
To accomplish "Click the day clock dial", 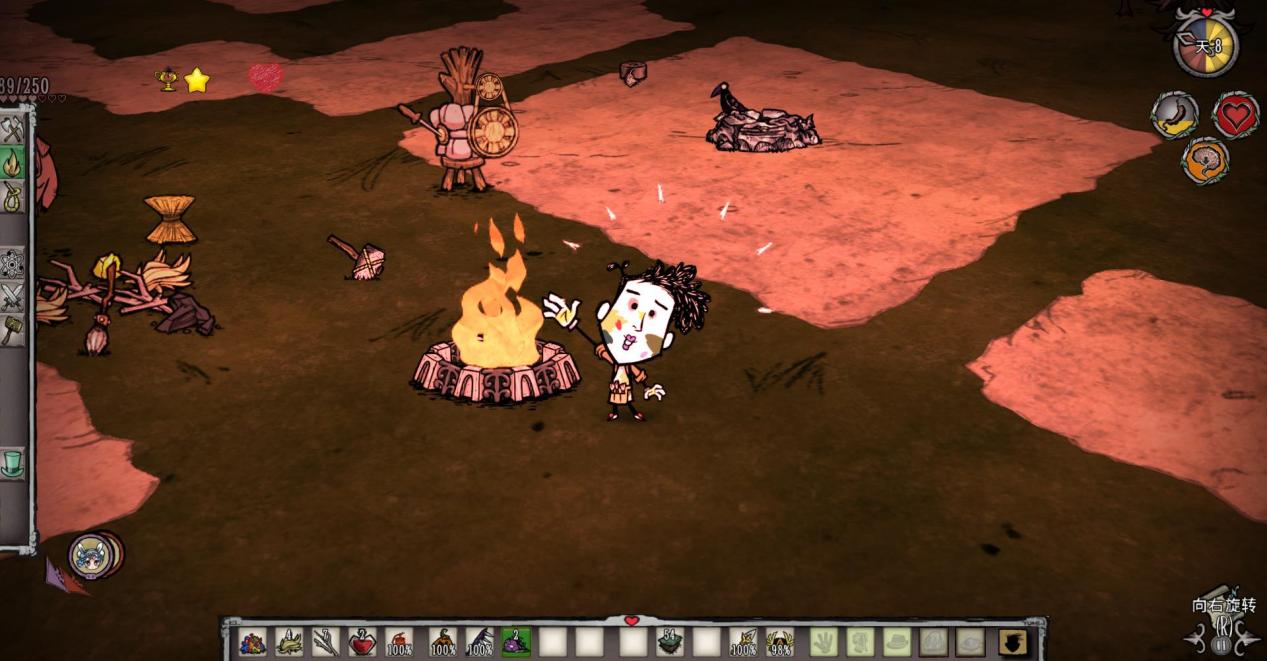I will (1205, 45).
